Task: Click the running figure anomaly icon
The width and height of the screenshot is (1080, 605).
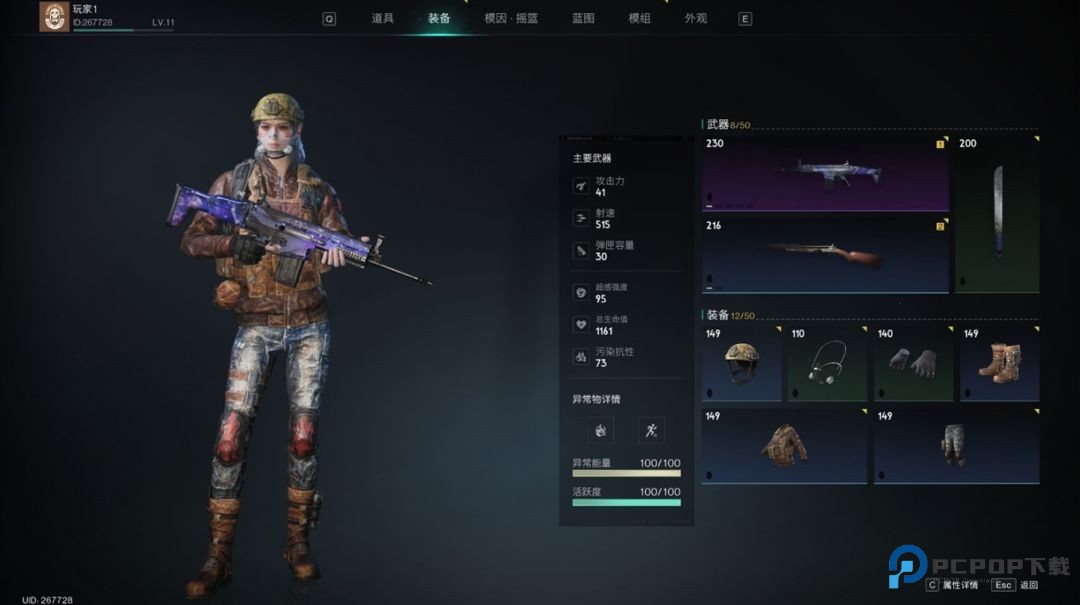Action: click(x=651, y=431)
